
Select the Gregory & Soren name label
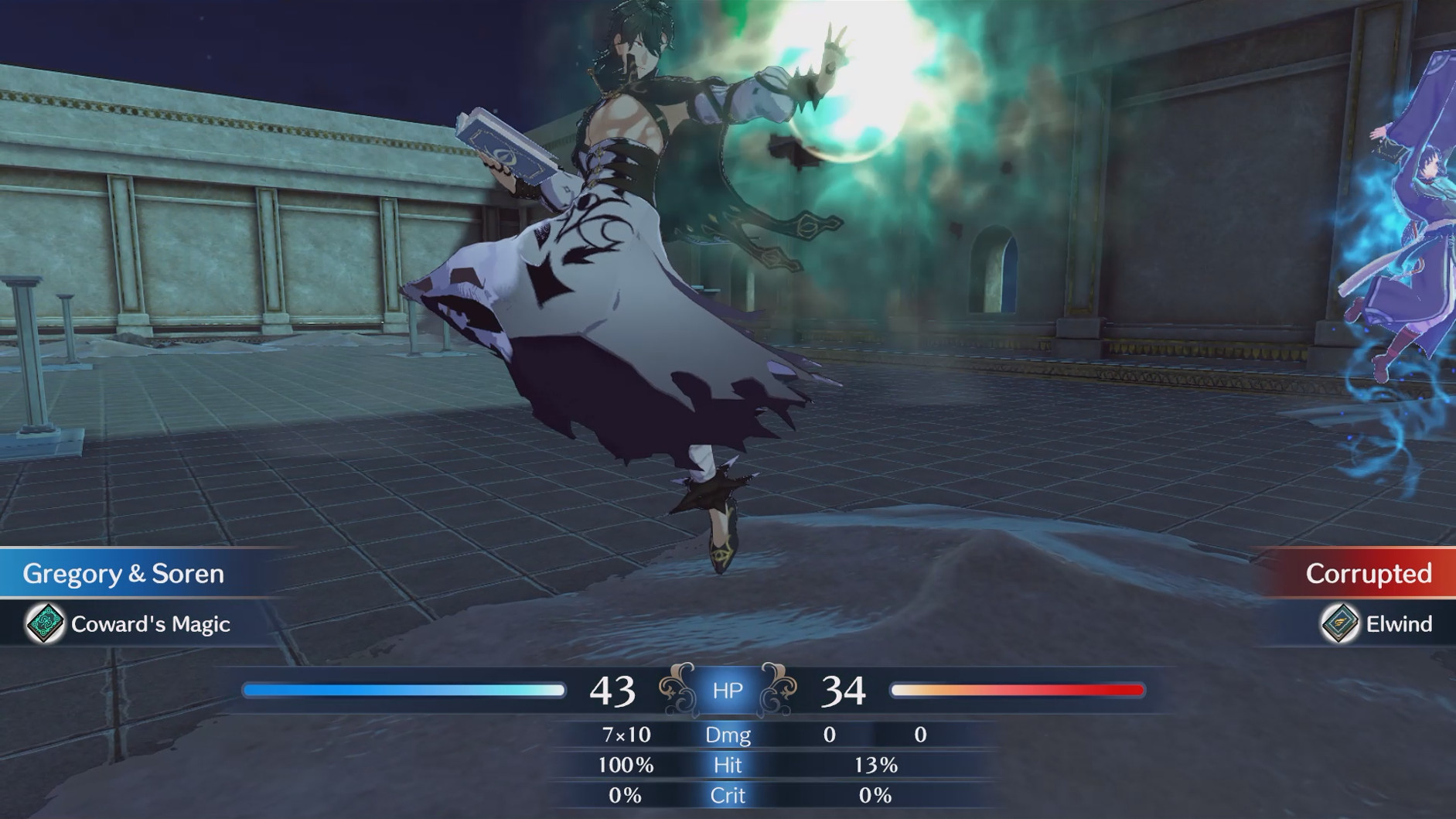124,574
